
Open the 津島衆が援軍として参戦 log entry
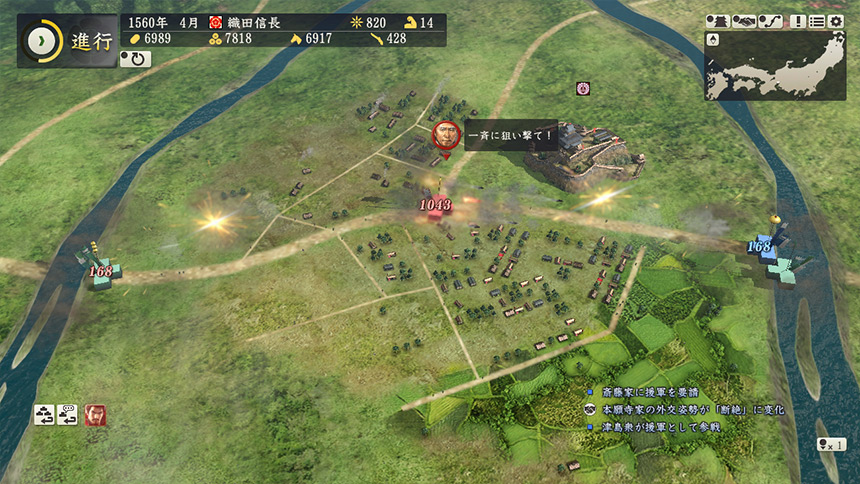(x=660, y=426)
